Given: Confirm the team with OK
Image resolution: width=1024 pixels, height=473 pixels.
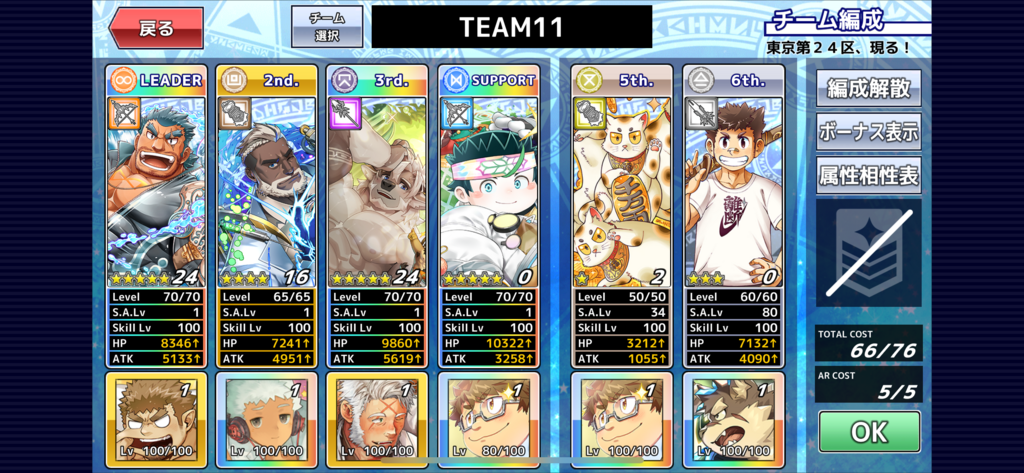Looking at the screenshot, I should [869, 432].
